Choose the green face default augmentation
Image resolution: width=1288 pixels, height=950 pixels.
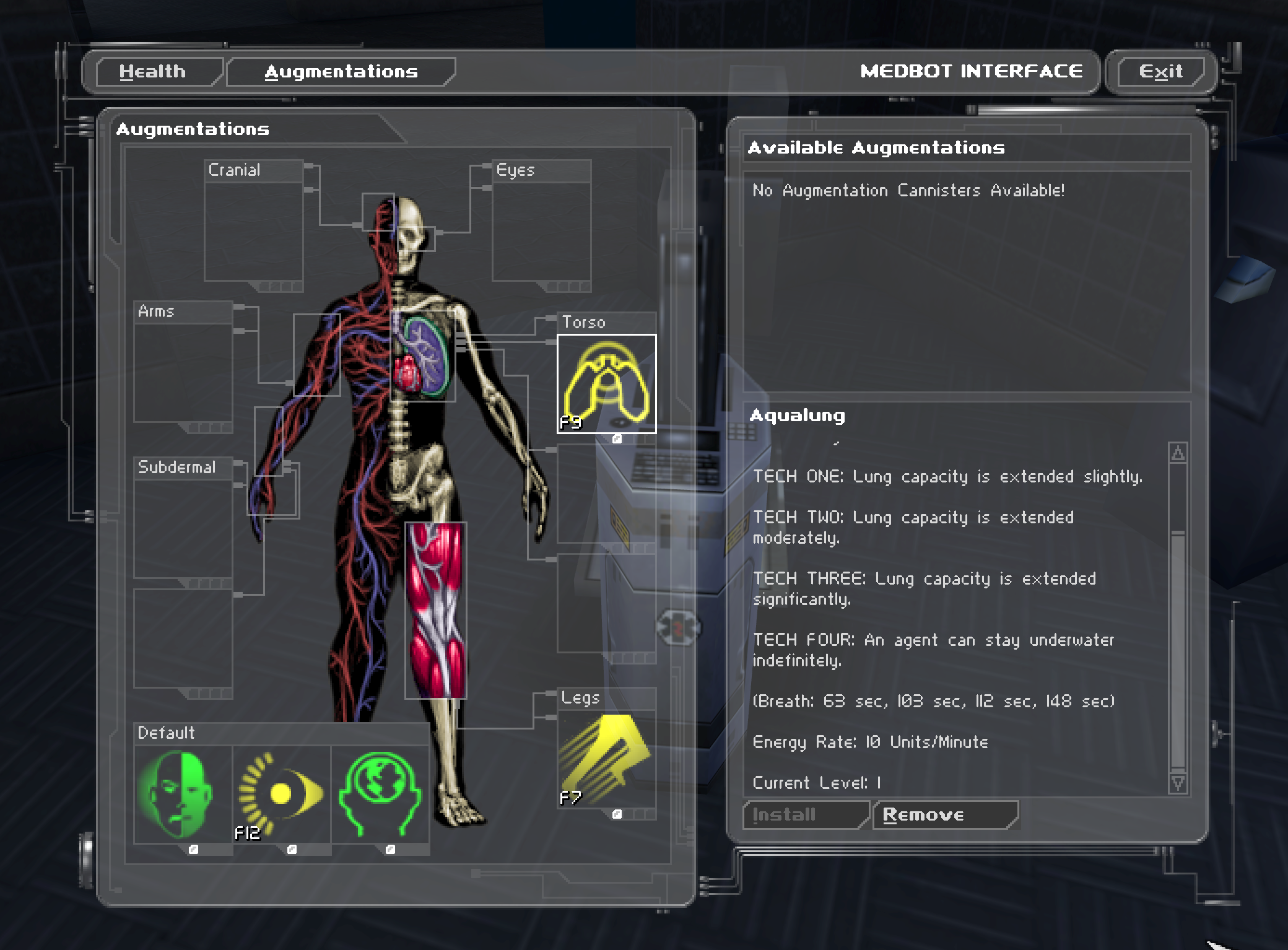point(183,793)
